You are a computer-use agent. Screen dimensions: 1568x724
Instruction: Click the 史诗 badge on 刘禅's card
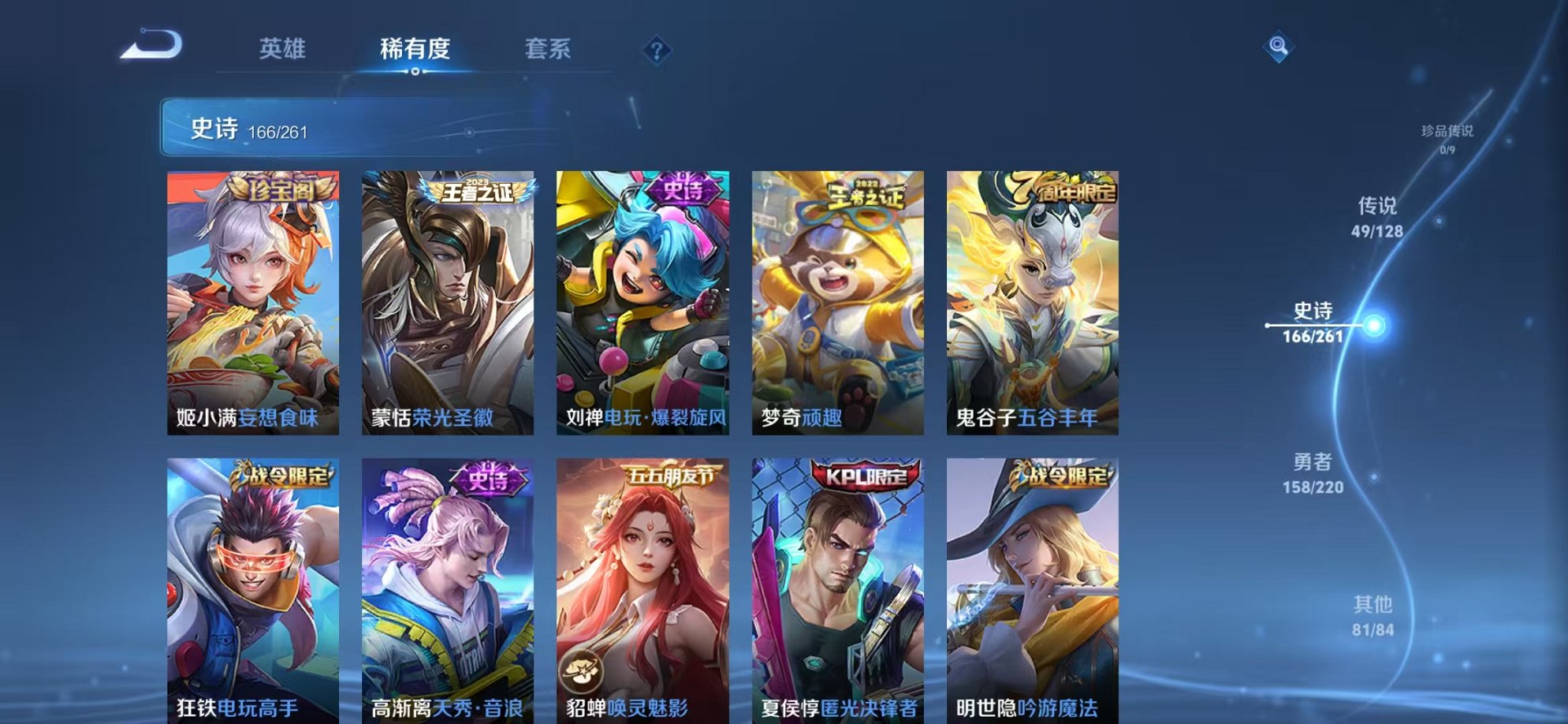click(x=684, y=189)
